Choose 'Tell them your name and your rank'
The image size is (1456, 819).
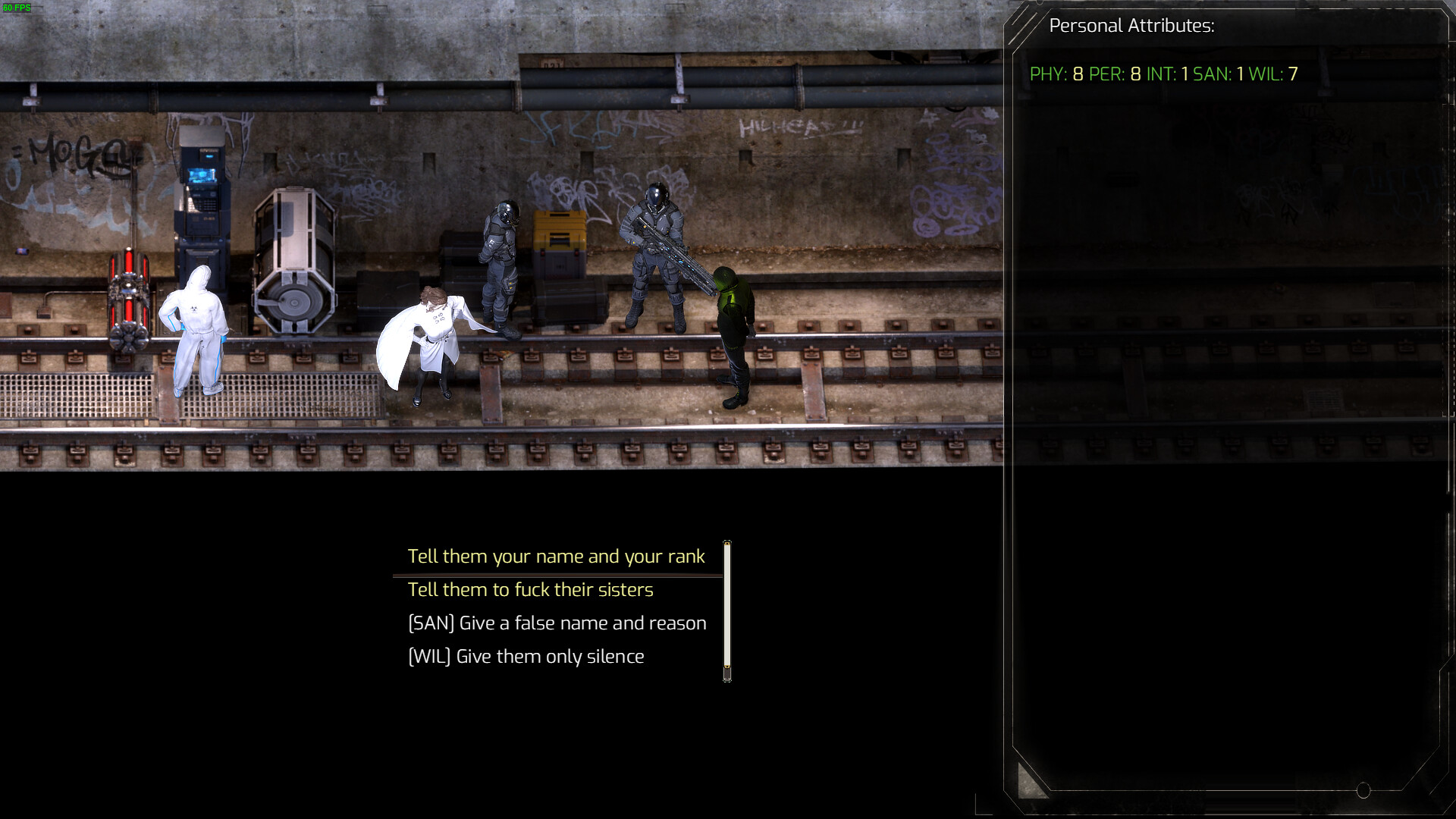pyautogui.click(x=556, y=556)
